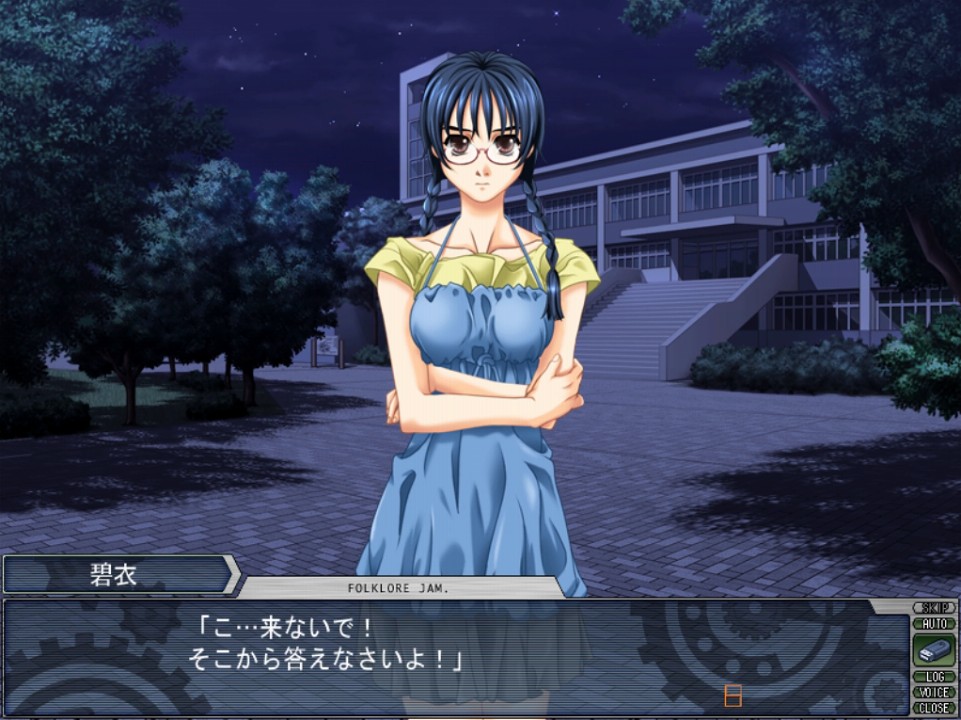
Task: Replay the line with the VOICE button
Action: [934, 692]
